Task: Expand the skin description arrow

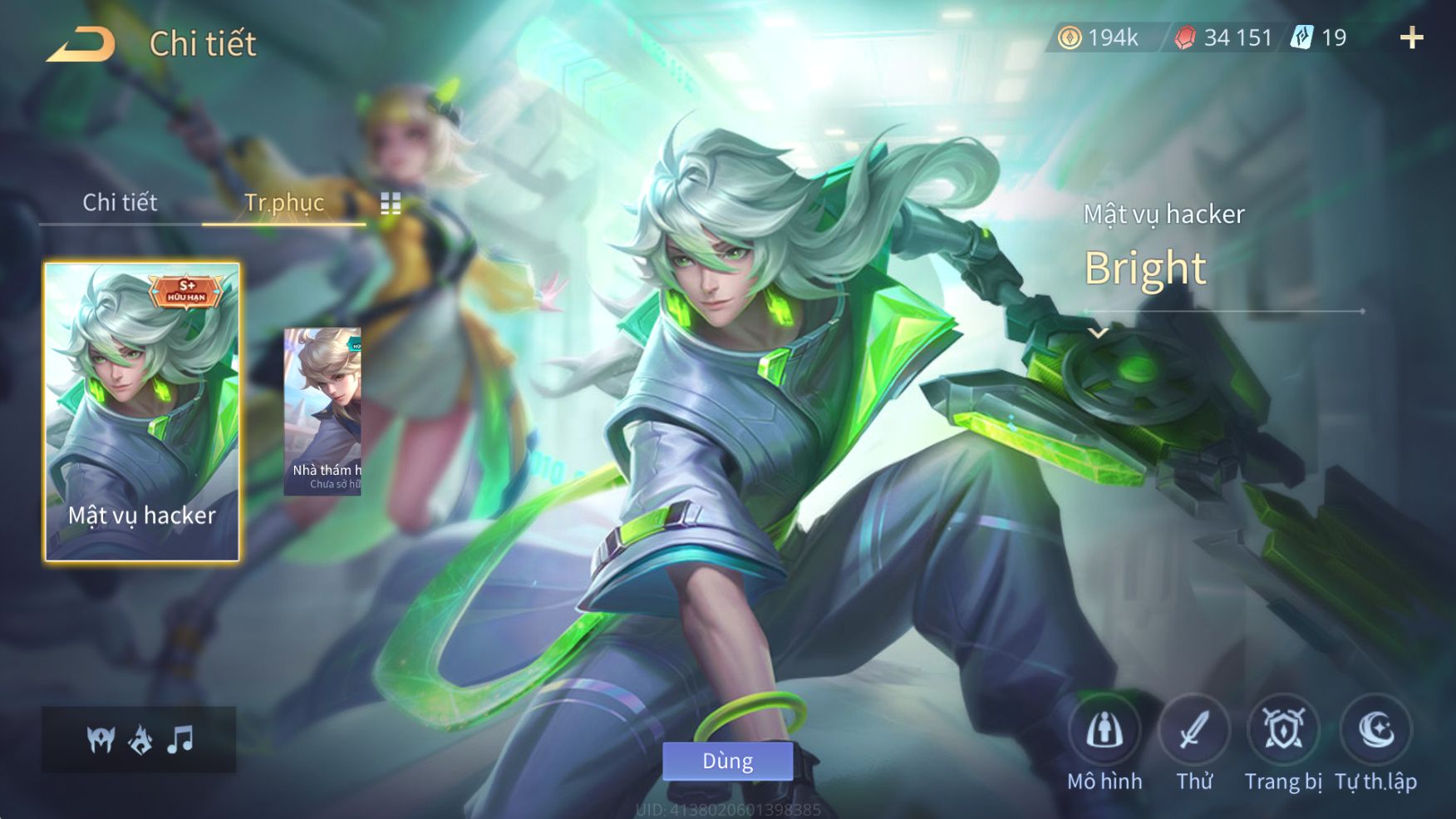Action: (x=1099, y=333)
